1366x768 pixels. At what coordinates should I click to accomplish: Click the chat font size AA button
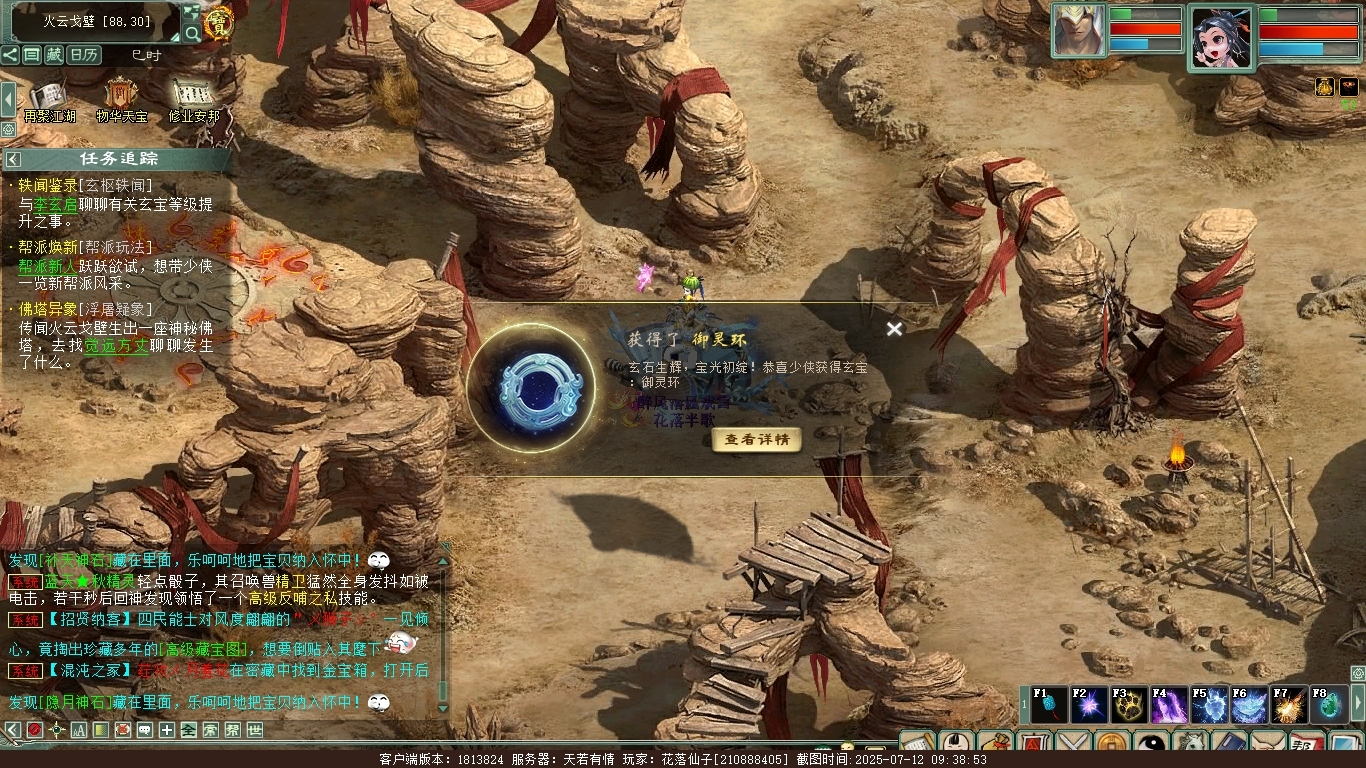click(79, 730)
